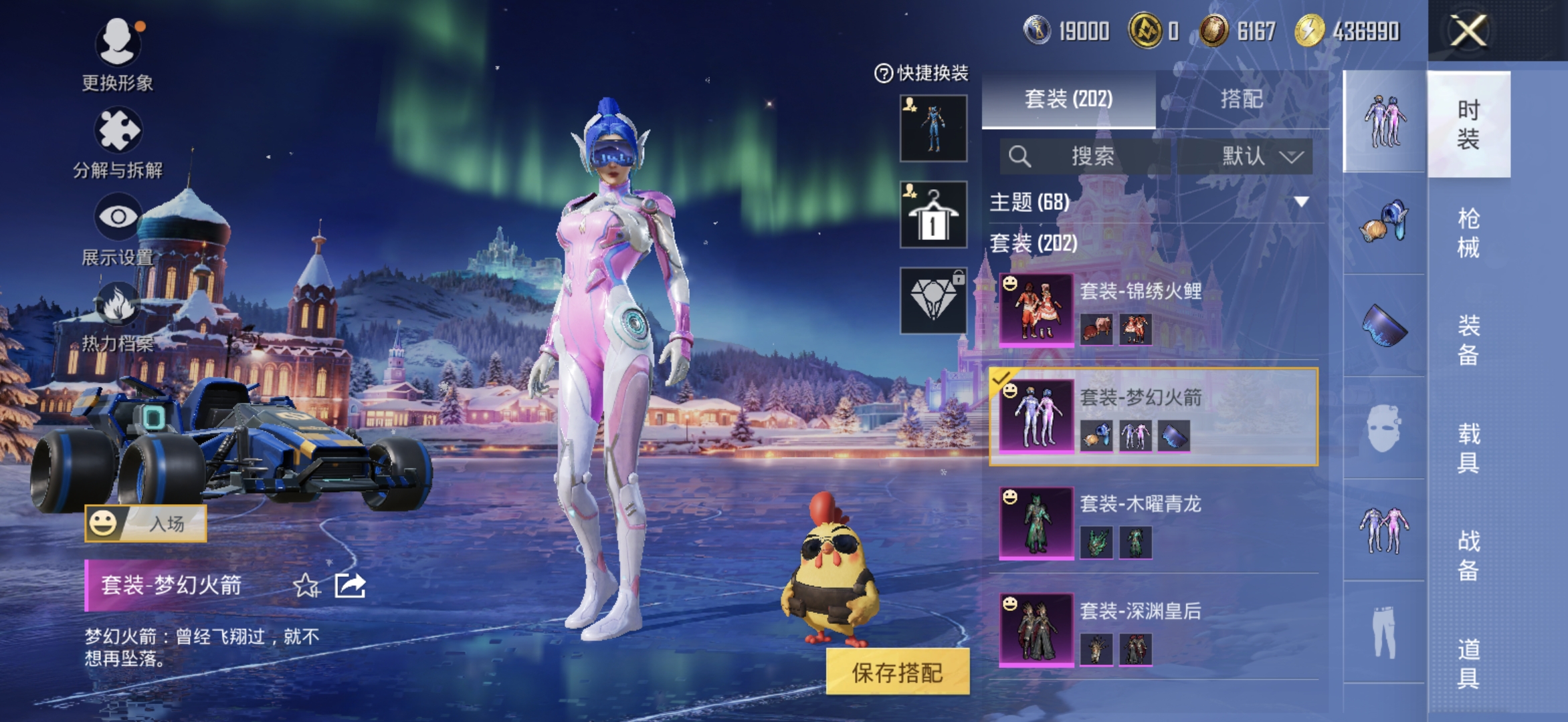Click the 搜索 search field
Viewport: 1568px width, 722px height.
(1092, 156)
